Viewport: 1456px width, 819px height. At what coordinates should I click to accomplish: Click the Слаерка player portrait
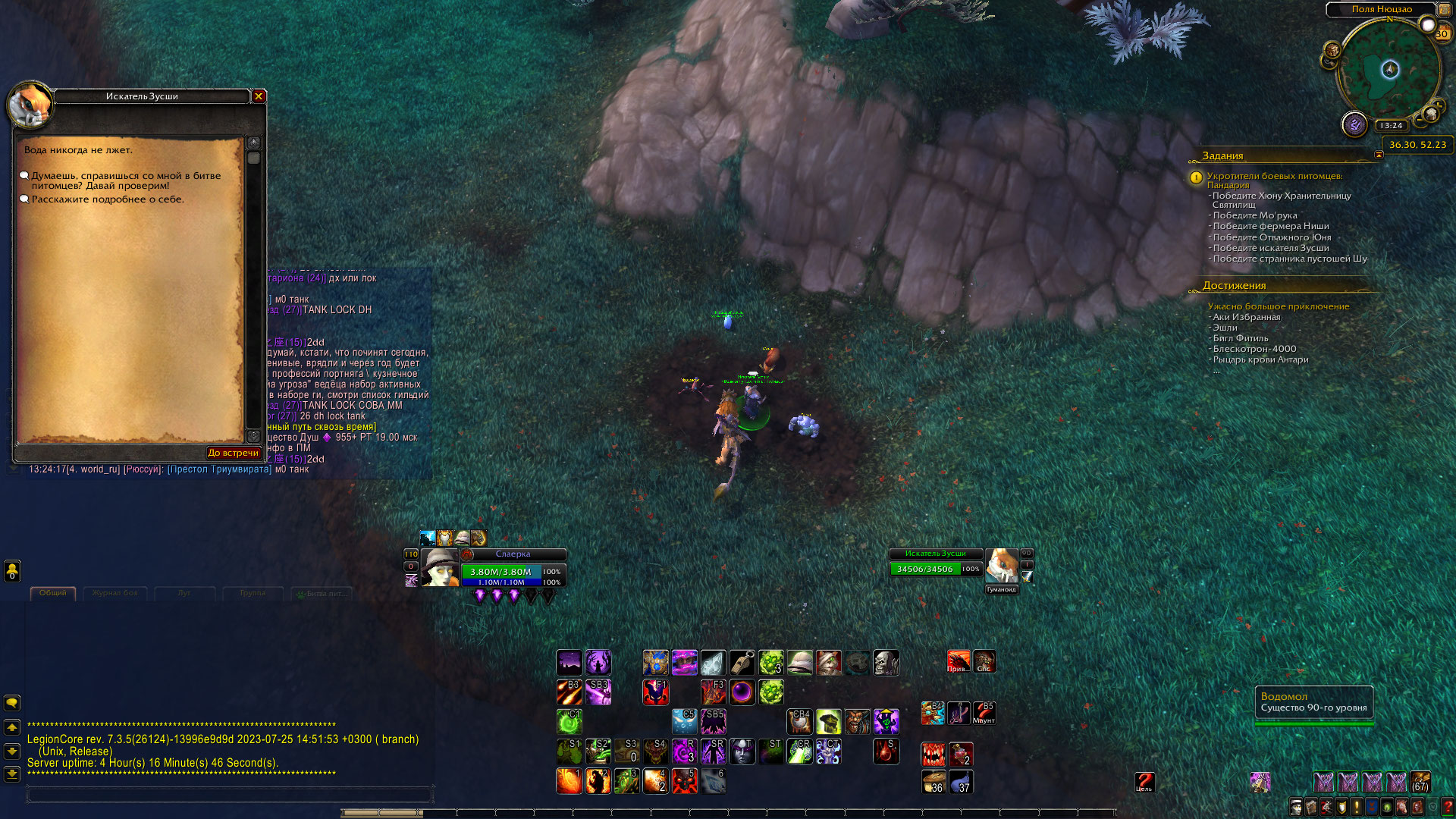pyautogui.click(x=440, y=567)
